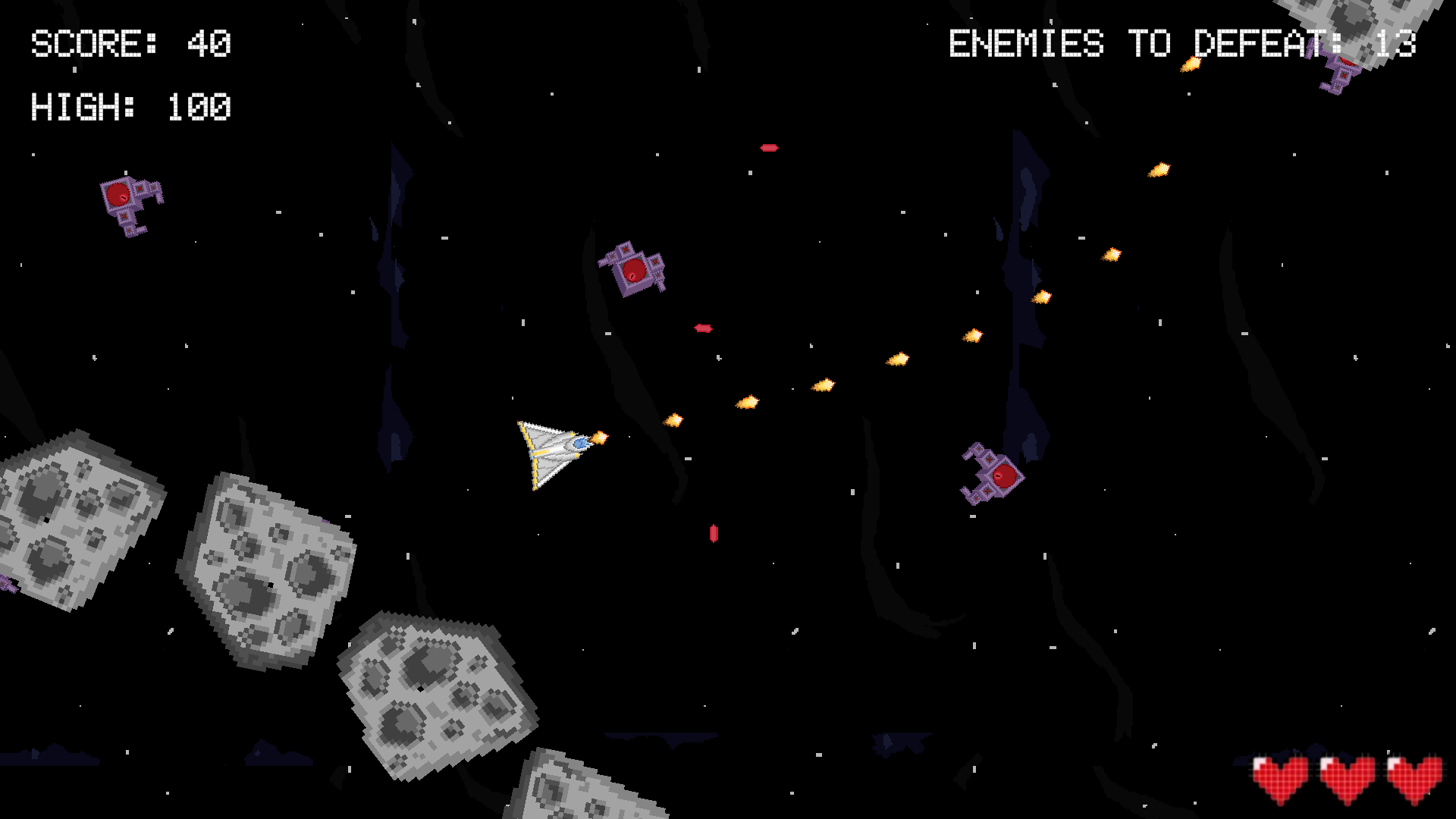Click the HIGH: 100 text
The image size is (1456, 819).
[129, 106]
